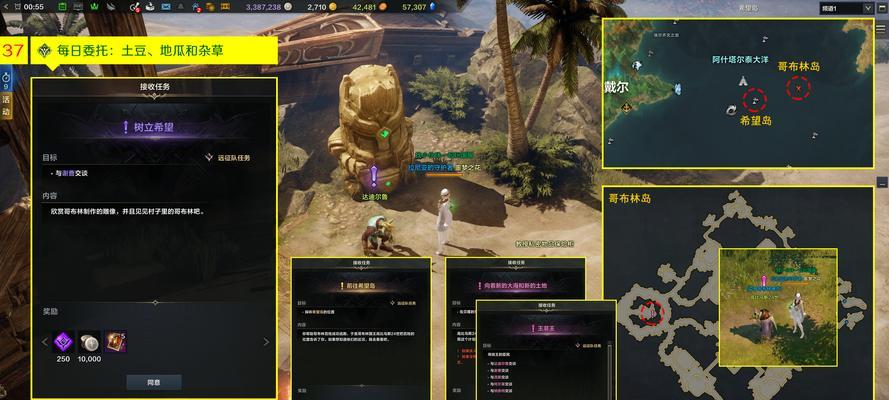Screen dimensions: 889x400
Task: Select the 前往希望岛 quest panel
Action: [x=360, y=285]
